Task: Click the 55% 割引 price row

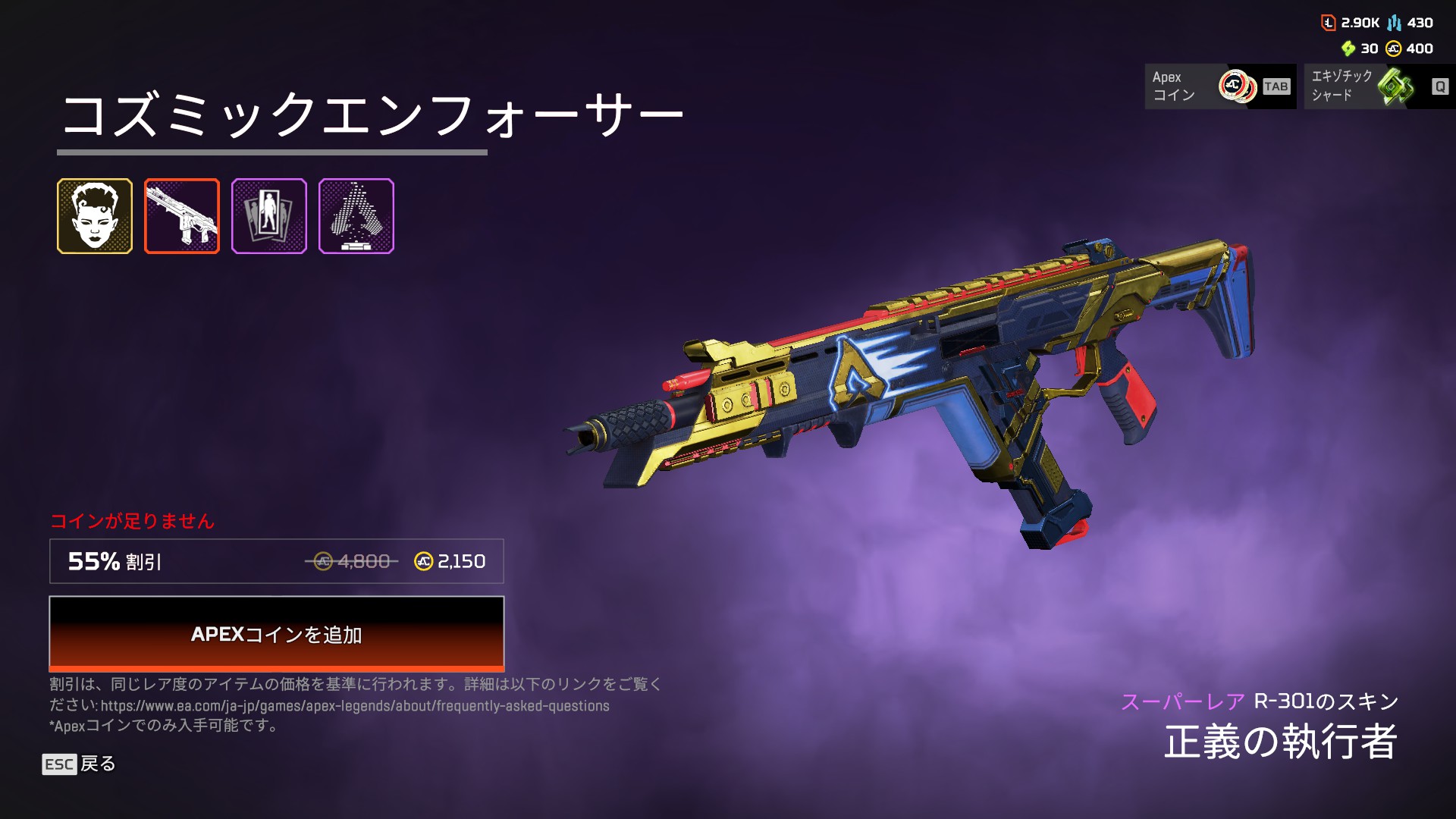Action: pyautogui.click(x=276, y=561)
